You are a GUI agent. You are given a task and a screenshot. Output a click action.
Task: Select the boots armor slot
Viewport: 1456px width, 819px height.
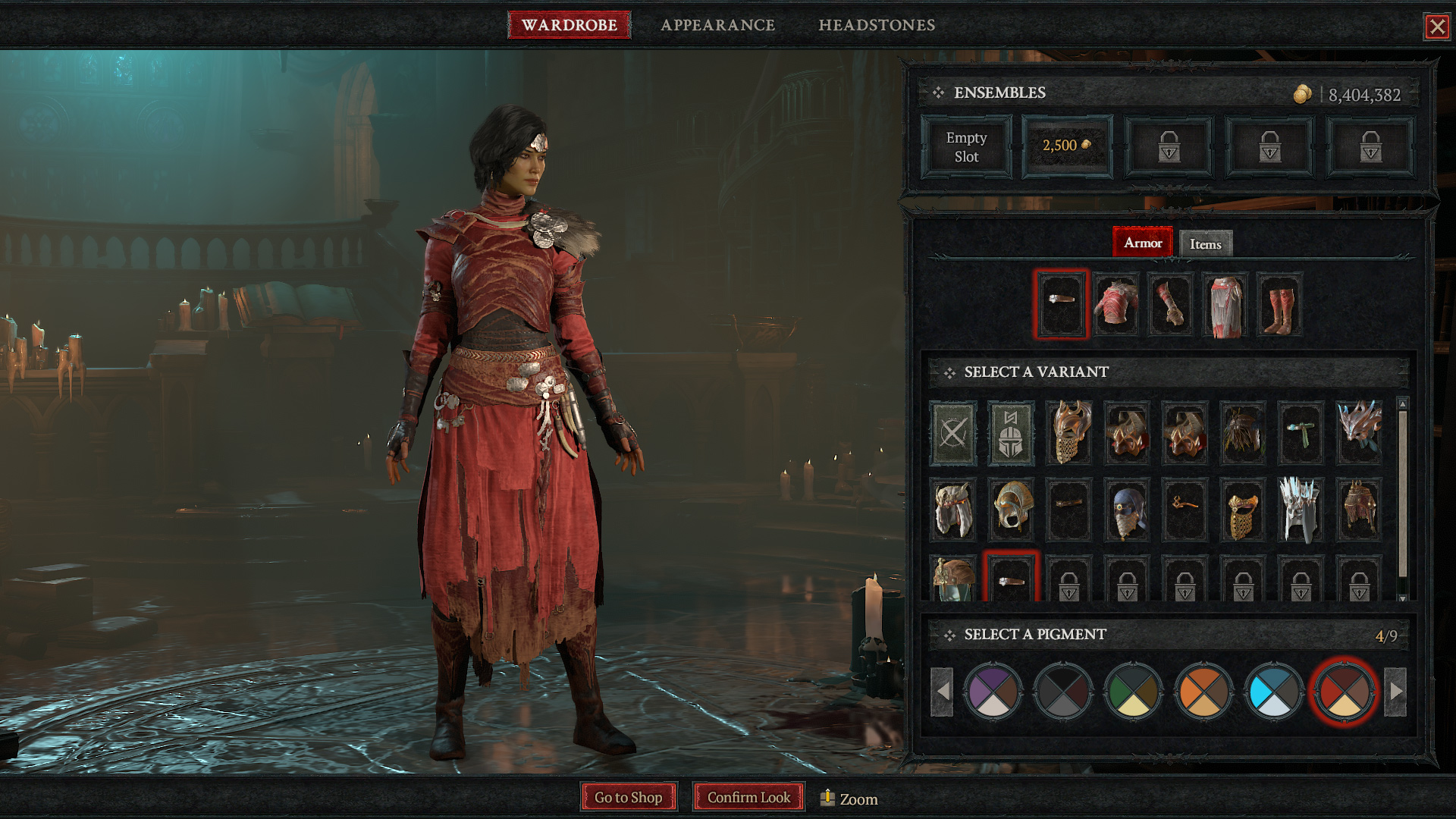point(1279,305)
